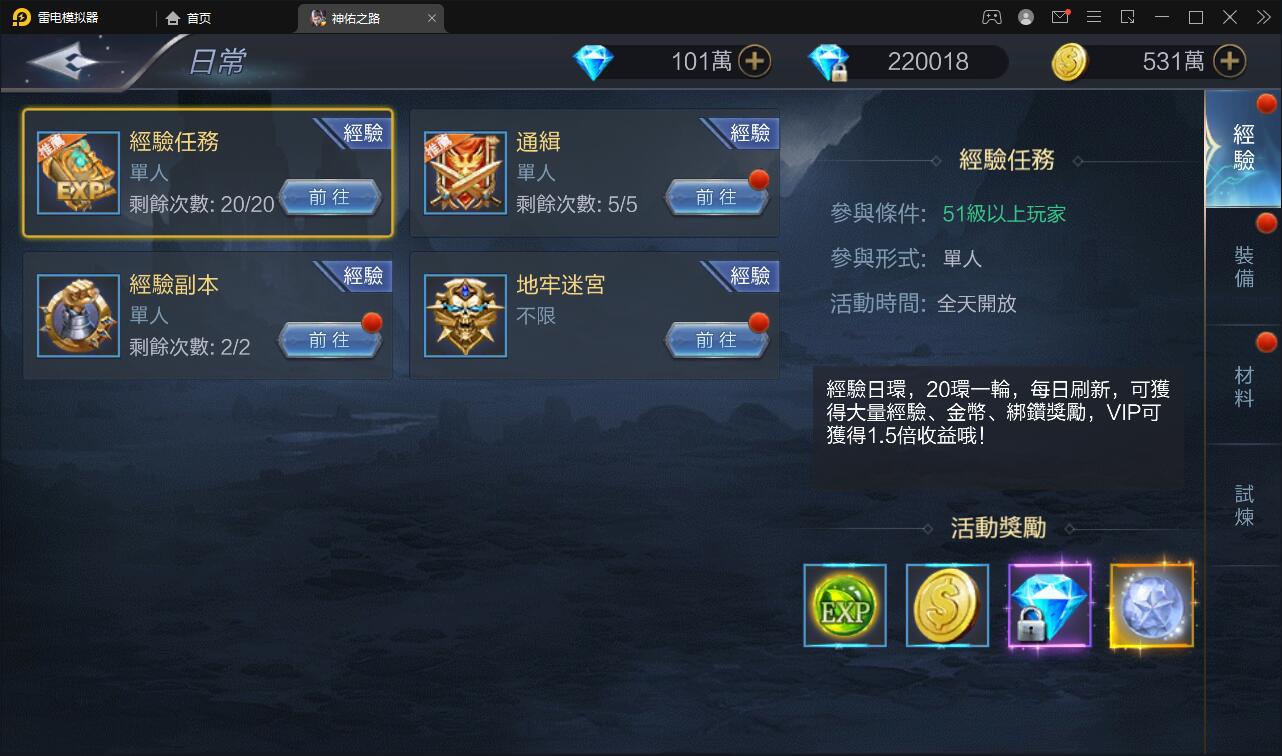Select the 通緝 wanted emblem icon
The image size is (1282, 756).
(465, 172)
